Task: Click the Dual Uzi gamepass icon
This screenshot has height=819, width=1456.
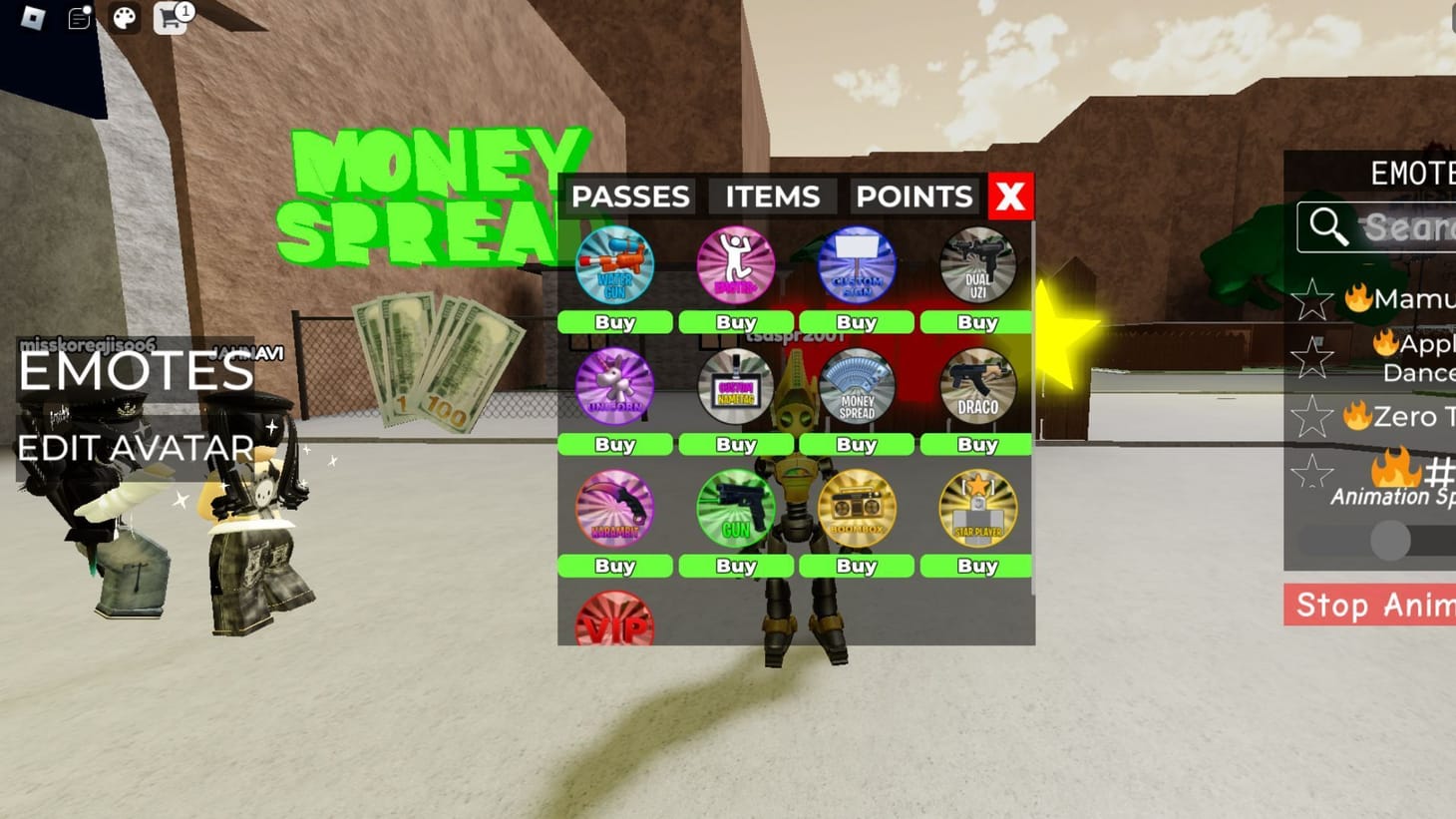Action: [976, 265]
